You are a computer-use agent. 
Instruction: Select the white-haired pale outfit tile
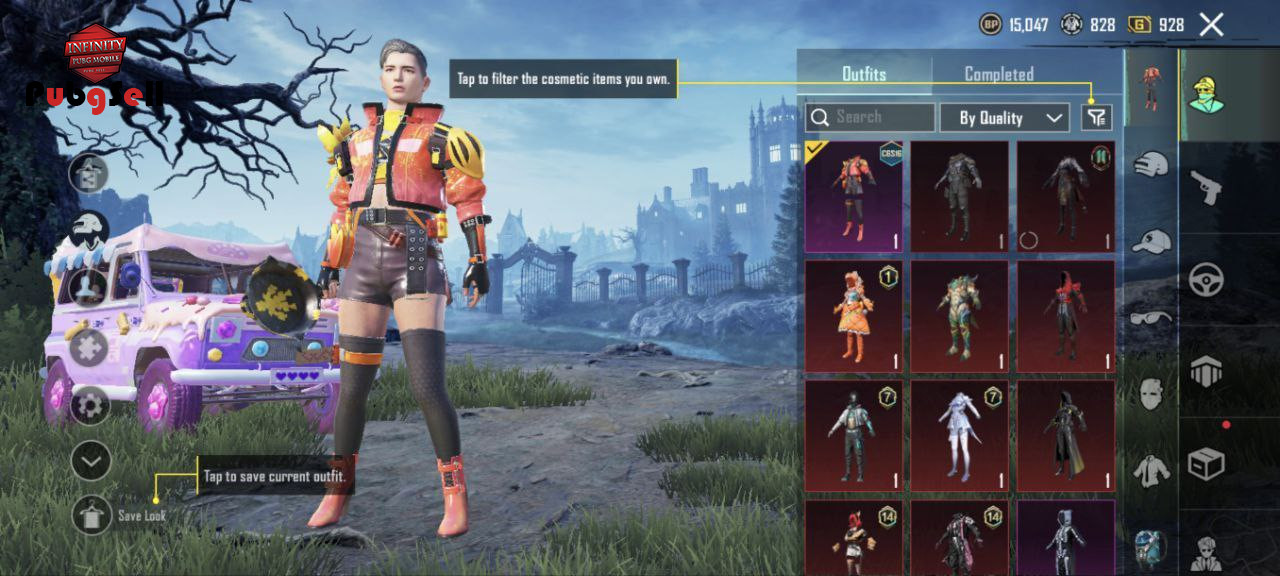(960, 436)
